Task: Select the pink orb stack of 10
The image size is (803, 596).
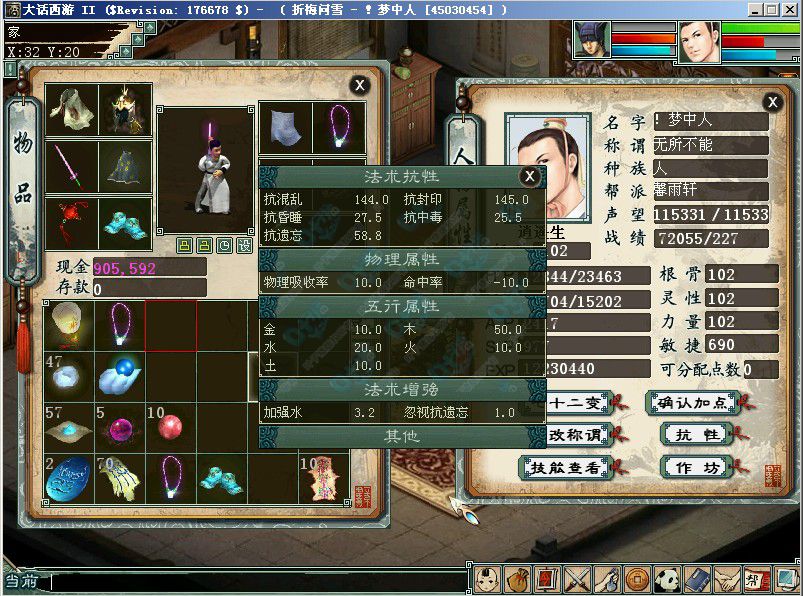Action: coord(171,427)
